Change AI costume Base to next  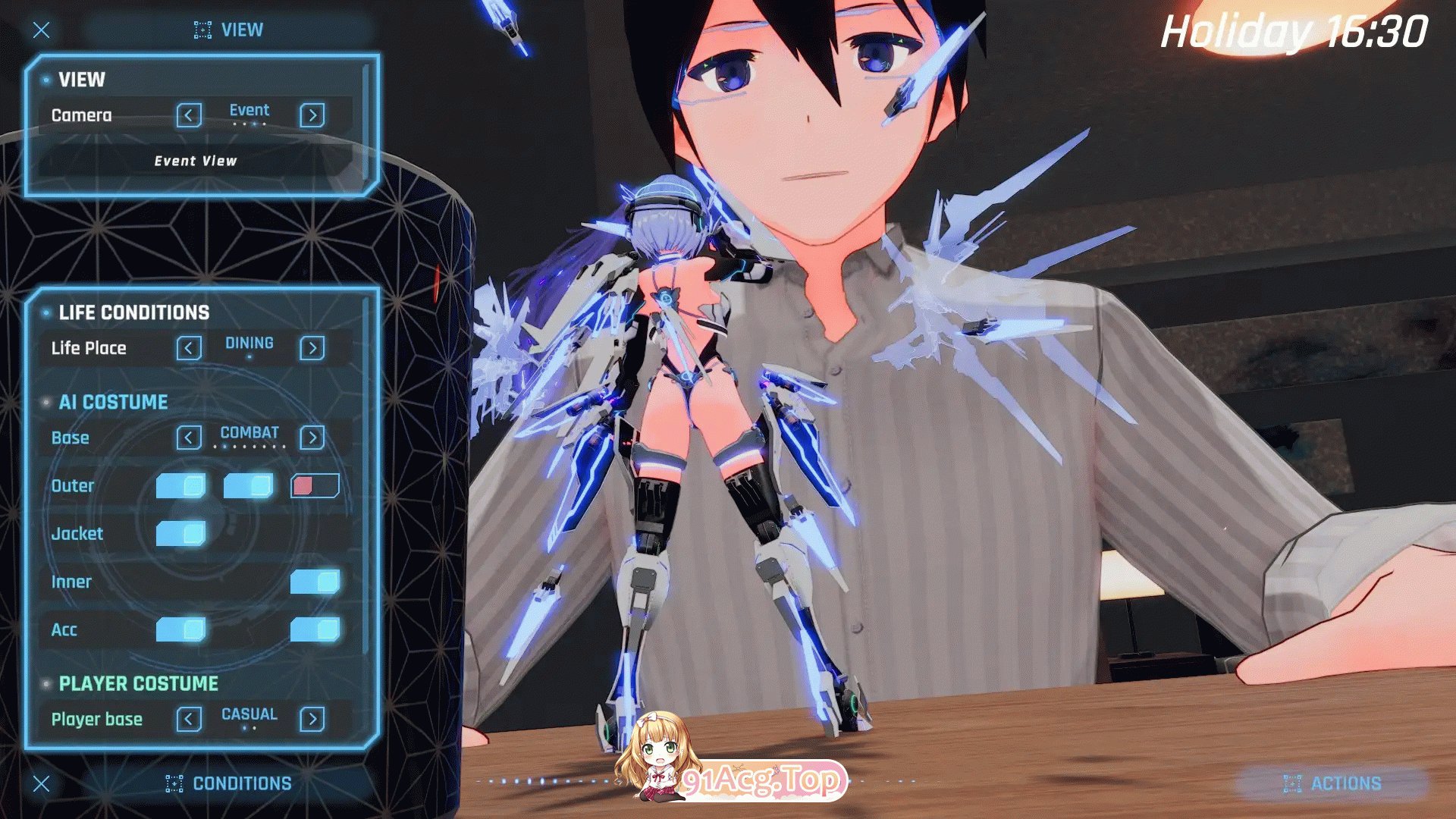[x=312, y=438]
